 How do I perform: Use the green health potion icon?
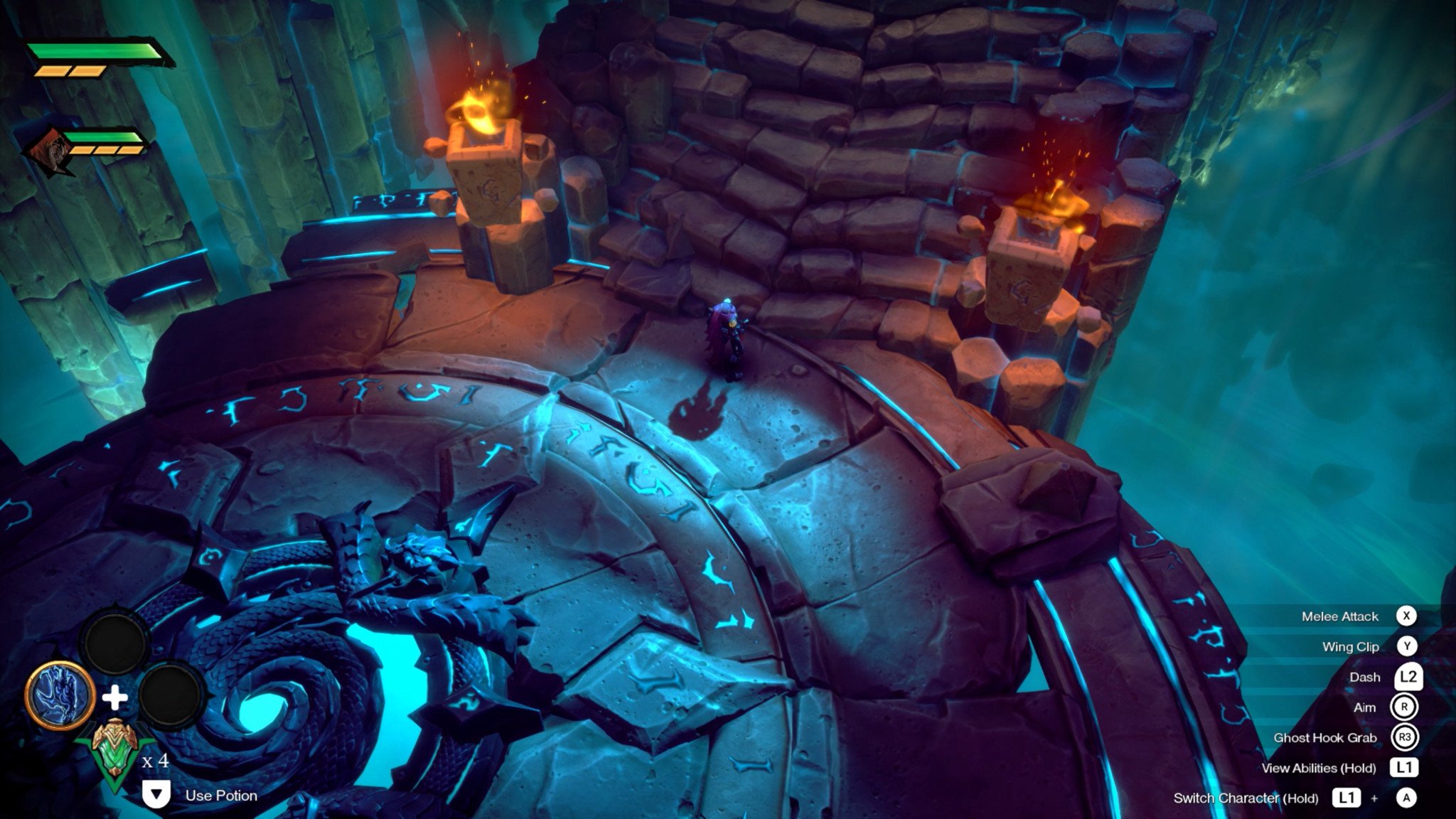pos(113,751)
